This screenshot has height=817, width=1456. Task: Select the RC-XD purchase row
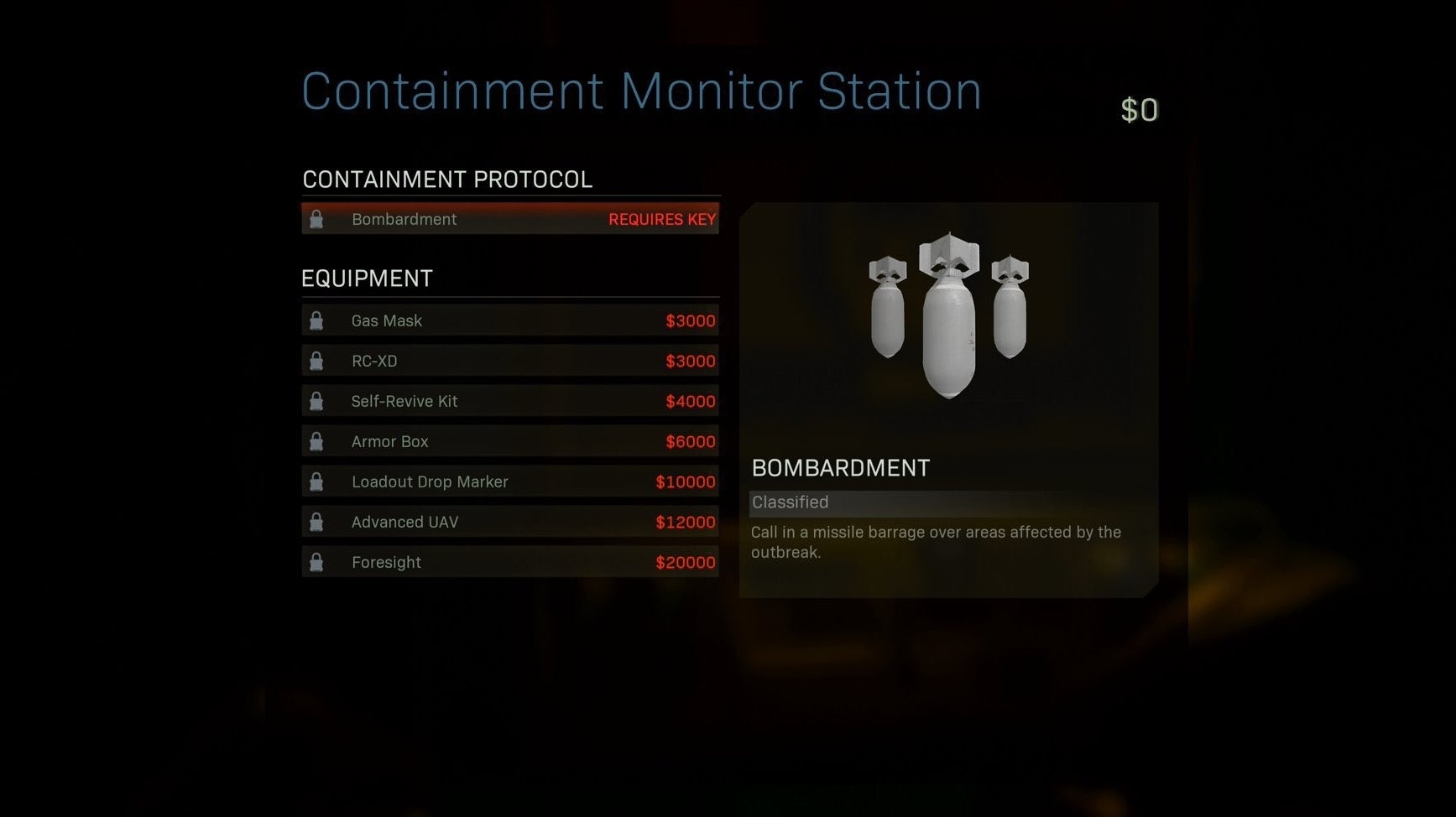[509, 361]
